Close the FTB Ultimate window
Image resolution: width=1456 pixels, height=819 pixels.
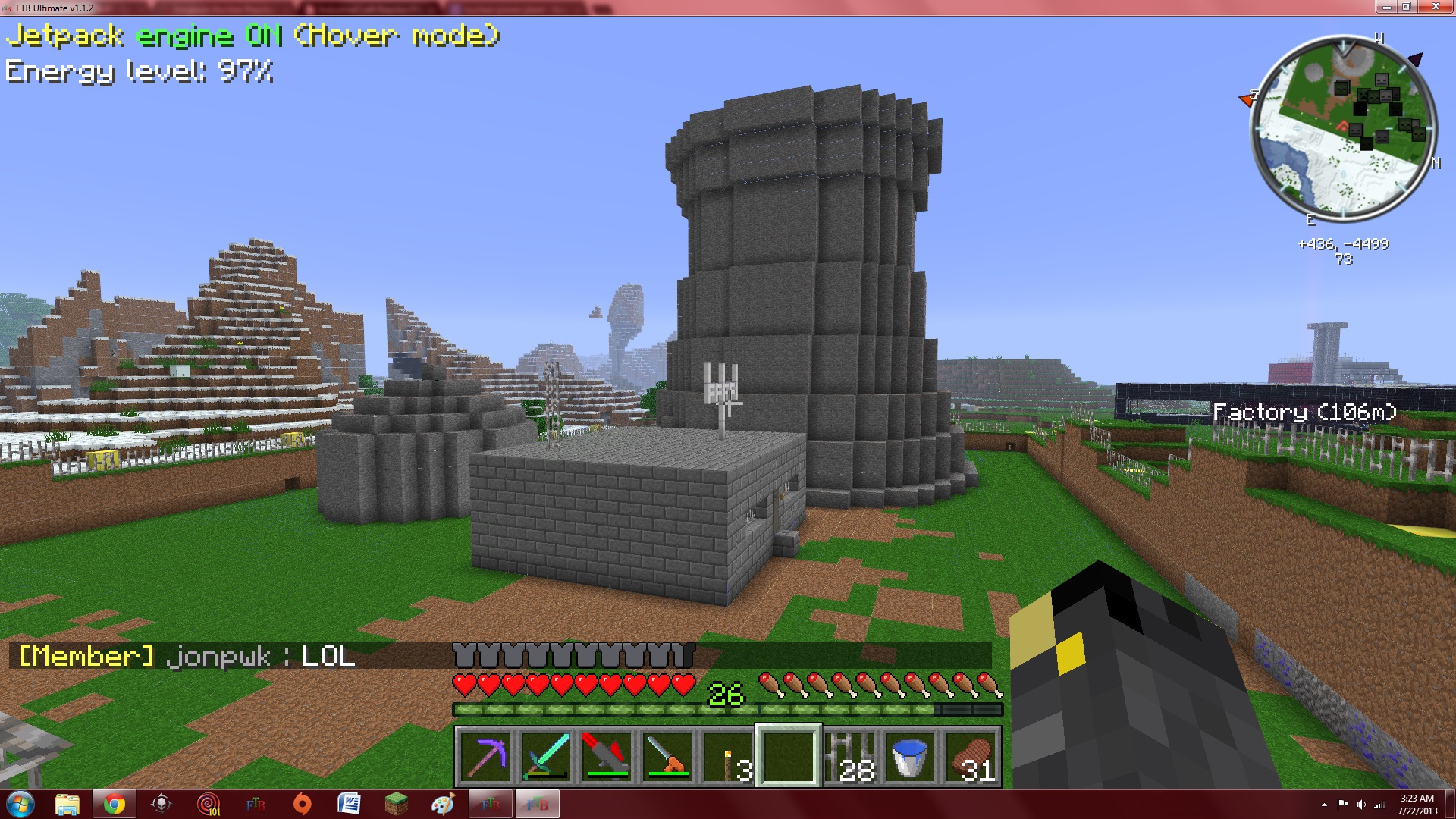[x=1434, y=7]
